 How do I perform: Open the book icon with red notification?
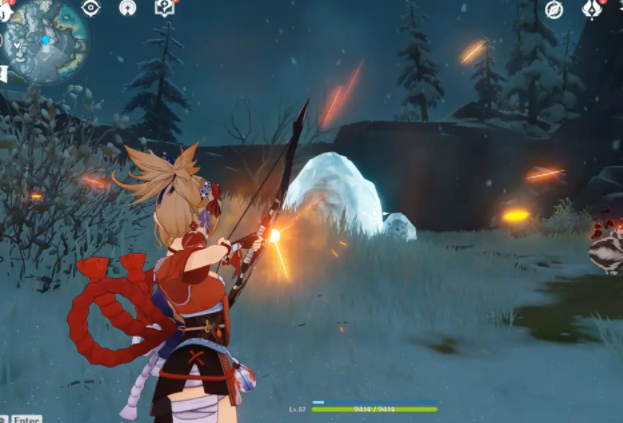(x=165, y=8)
